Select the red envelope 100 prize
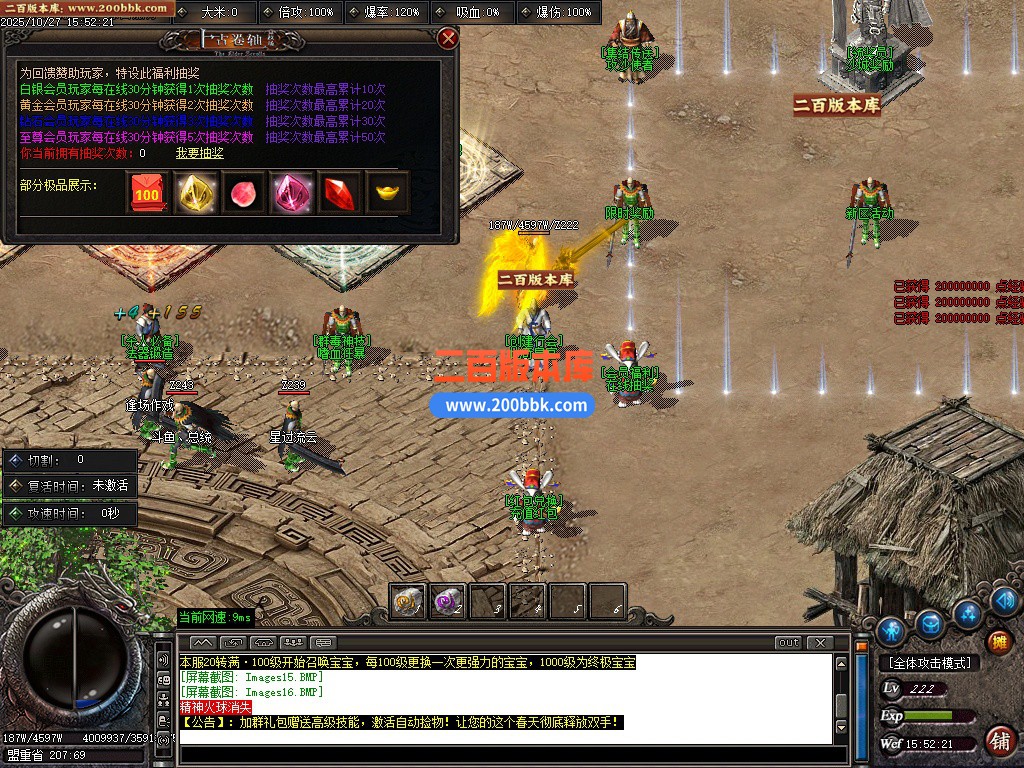The image size is (1024, 768). [x=147, y=193]
